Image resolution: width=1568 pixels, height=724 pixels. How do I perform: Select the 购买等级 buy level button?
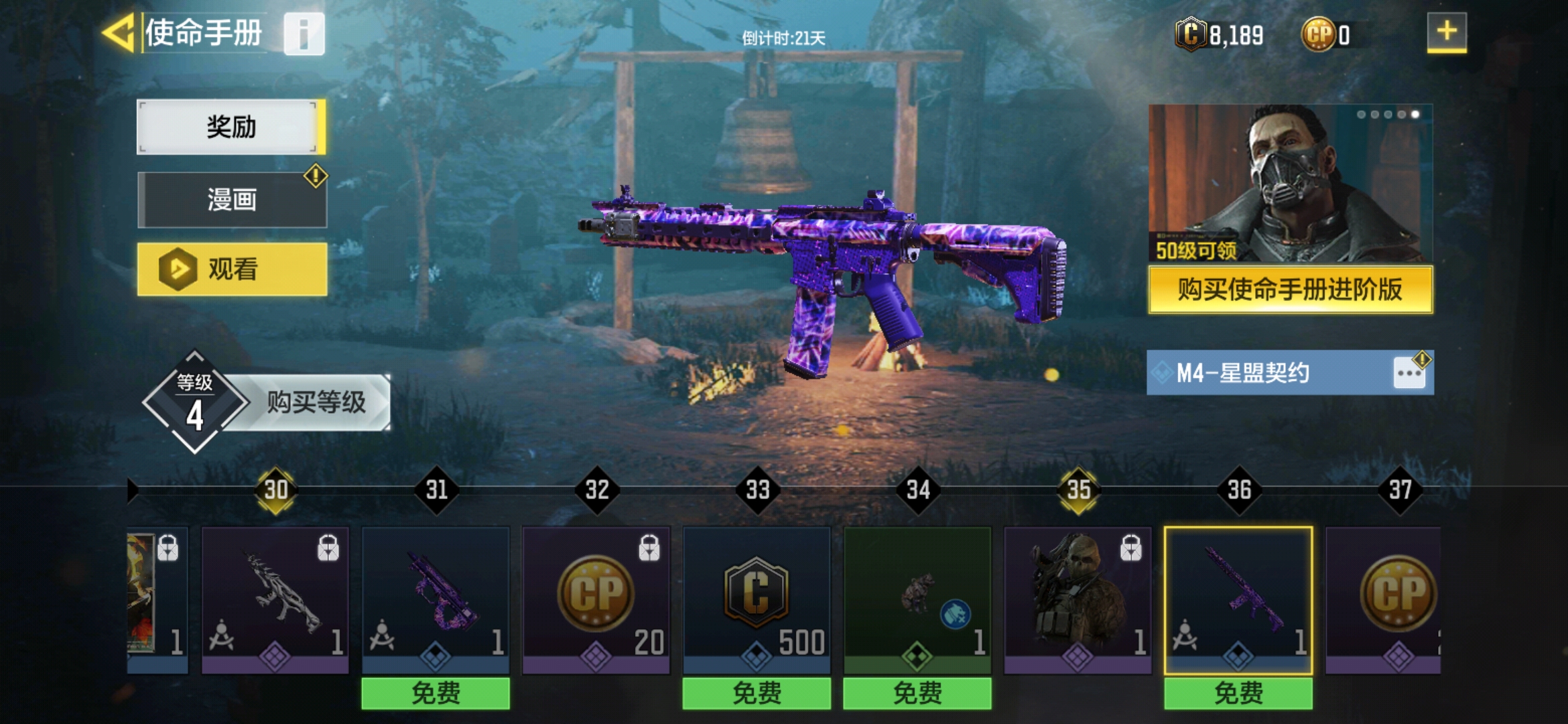click(x=315, y=402)
